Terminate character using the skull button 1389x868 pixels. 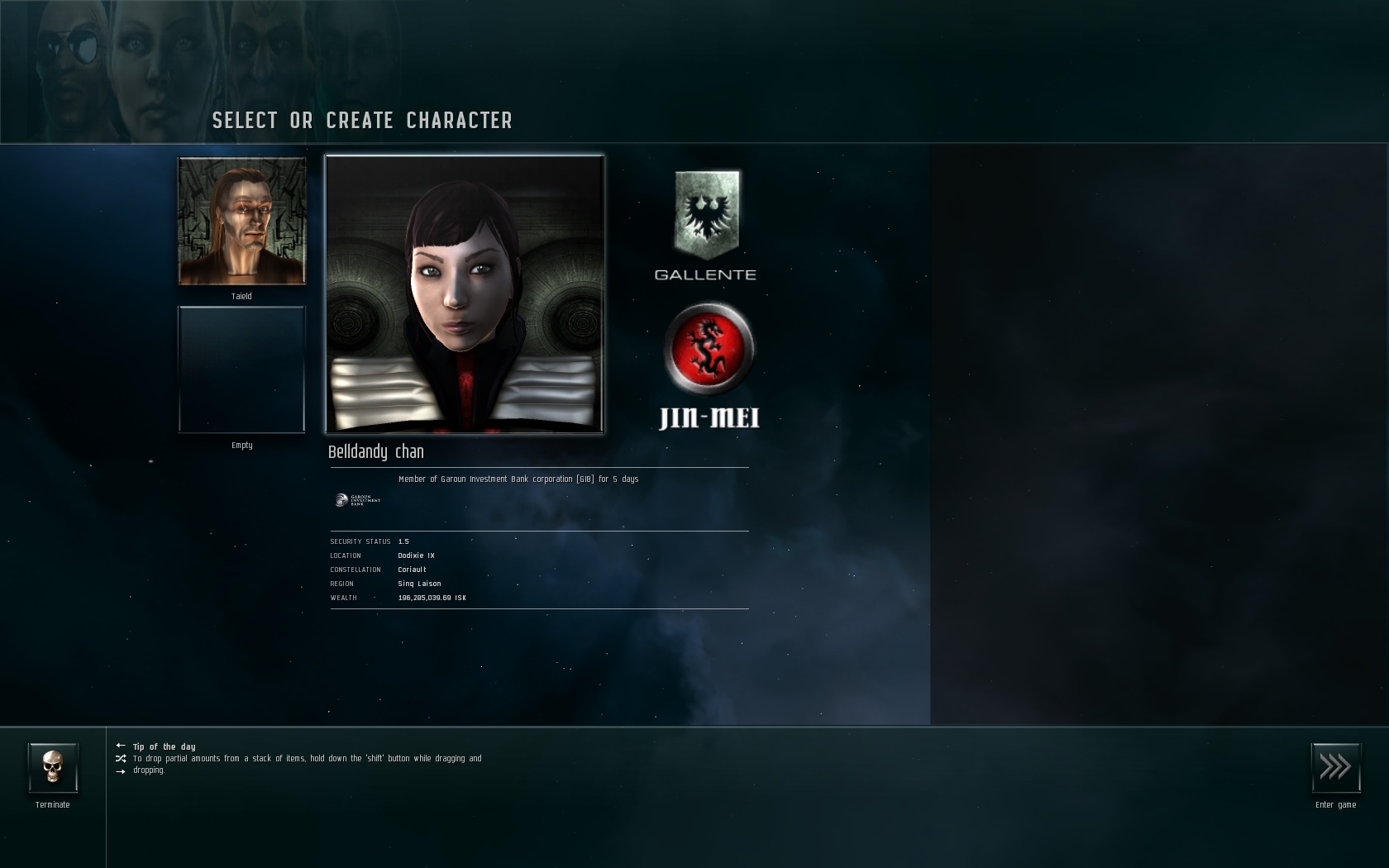(53, 768)
